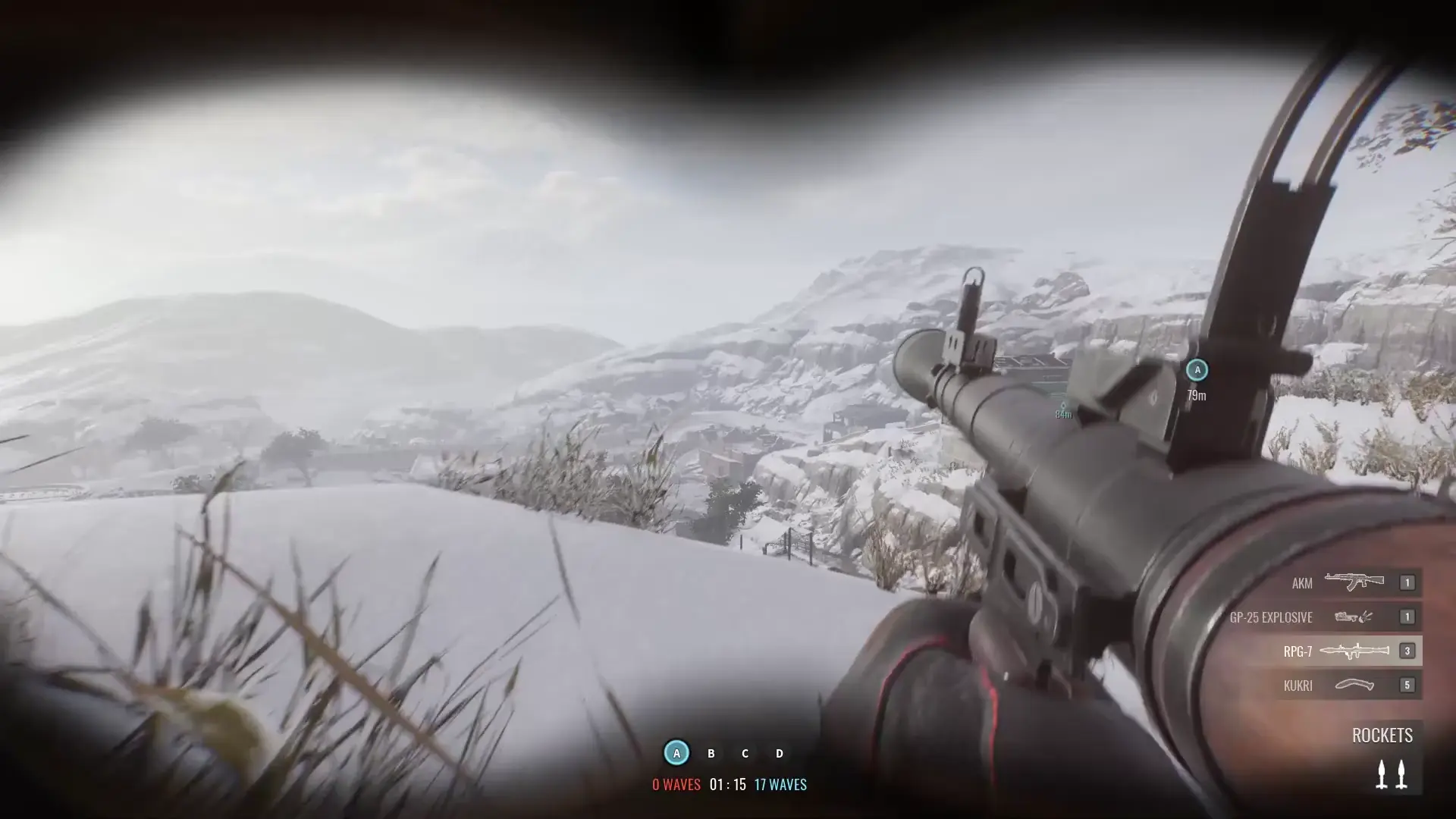Activate the highlighted objective A circle indicator
The image size is (1456, 819).
[x=676, y=754]
